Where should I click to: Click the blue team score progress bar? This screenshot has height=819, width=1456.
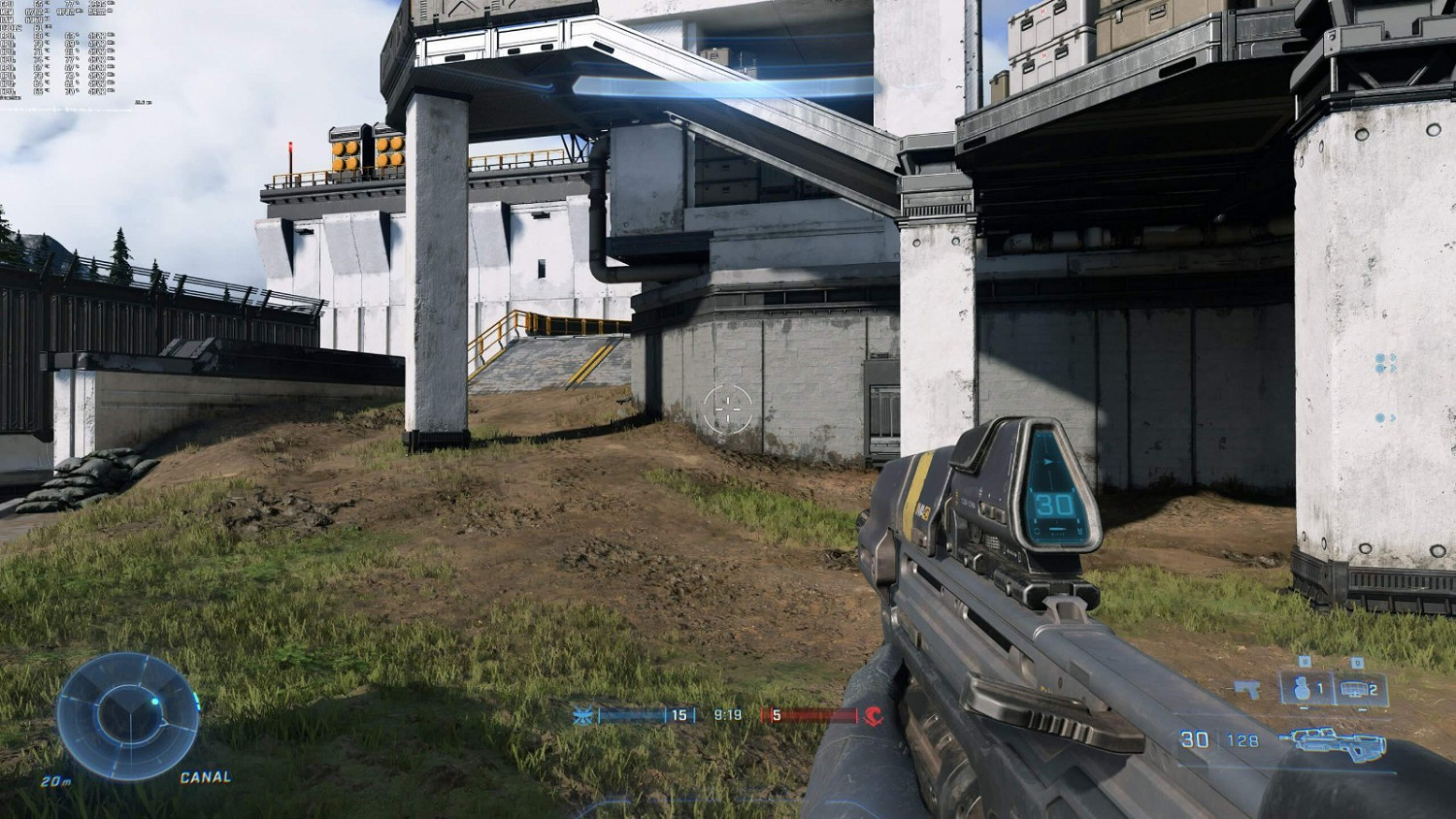(631, 715)
